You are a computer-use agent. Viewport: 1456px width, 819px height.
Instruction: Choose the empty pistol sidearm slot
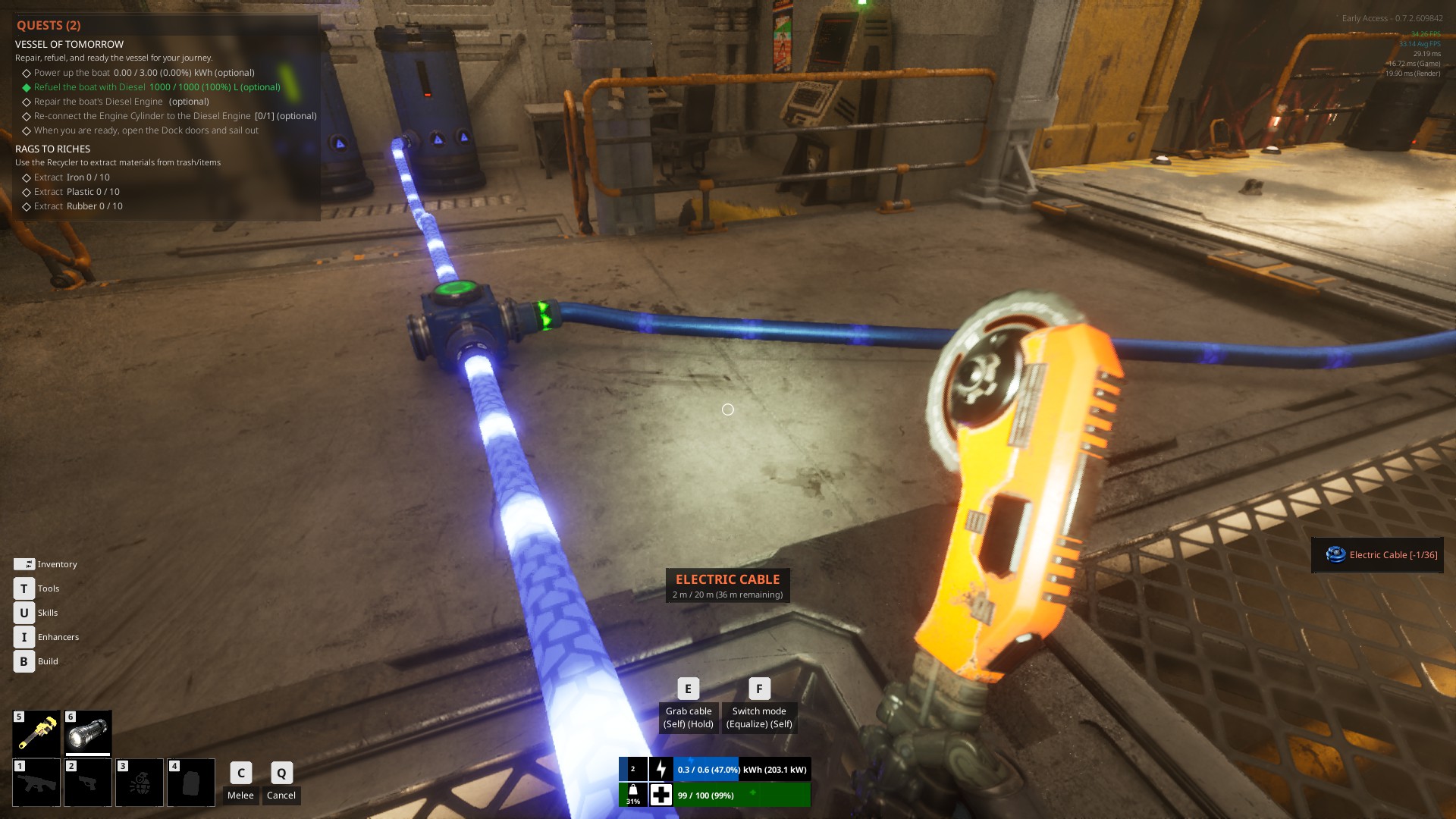[88, 782]
